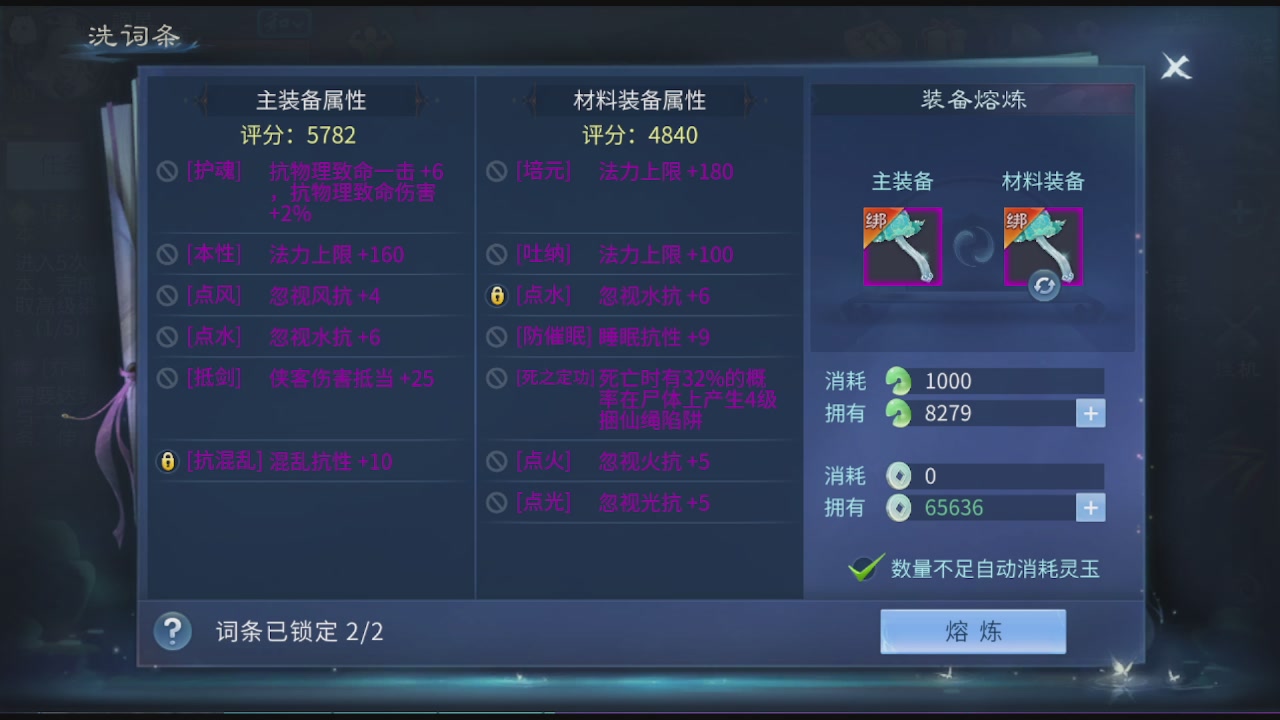Click the question mark help icon
The height and width of the screenshot is (720, 1280).
pos(172,632)
